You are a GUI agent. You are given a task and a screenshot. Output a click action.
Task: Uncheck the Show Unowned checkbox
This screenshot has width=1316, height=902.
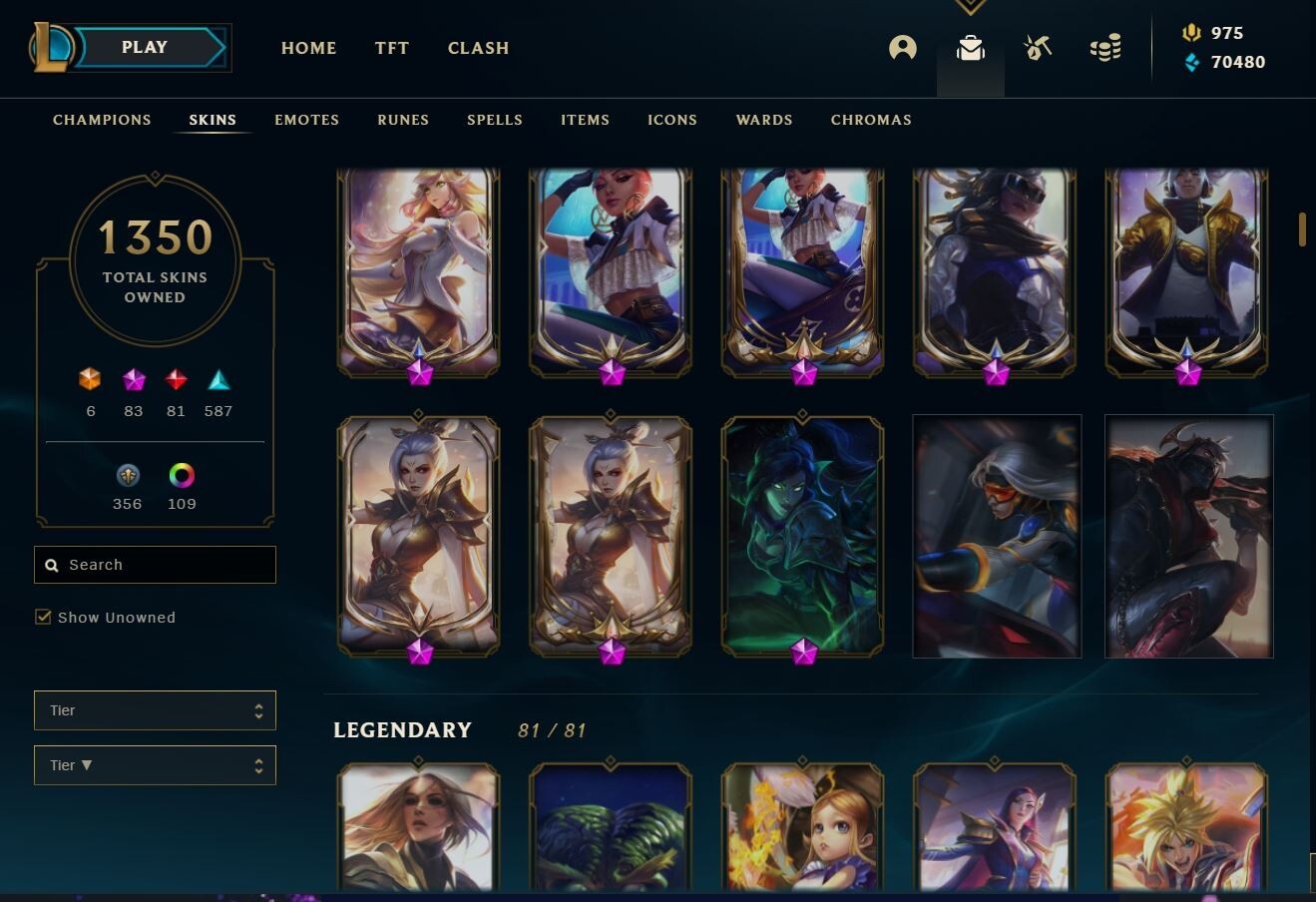pos(43,617)
